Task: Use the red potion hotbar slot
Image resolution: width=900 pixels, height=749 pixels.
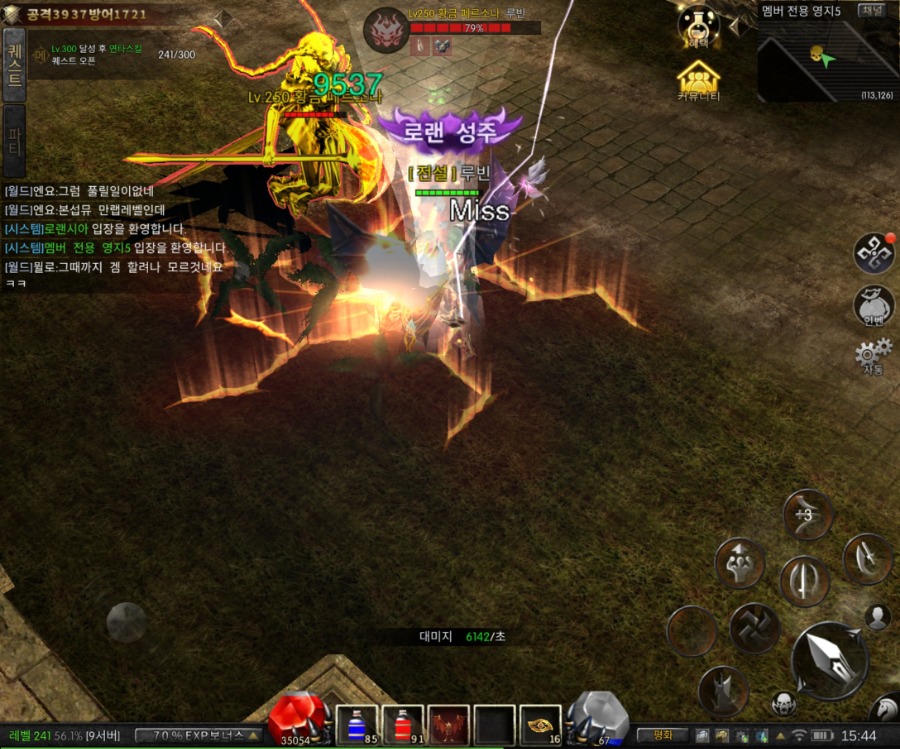Action: 403,724
